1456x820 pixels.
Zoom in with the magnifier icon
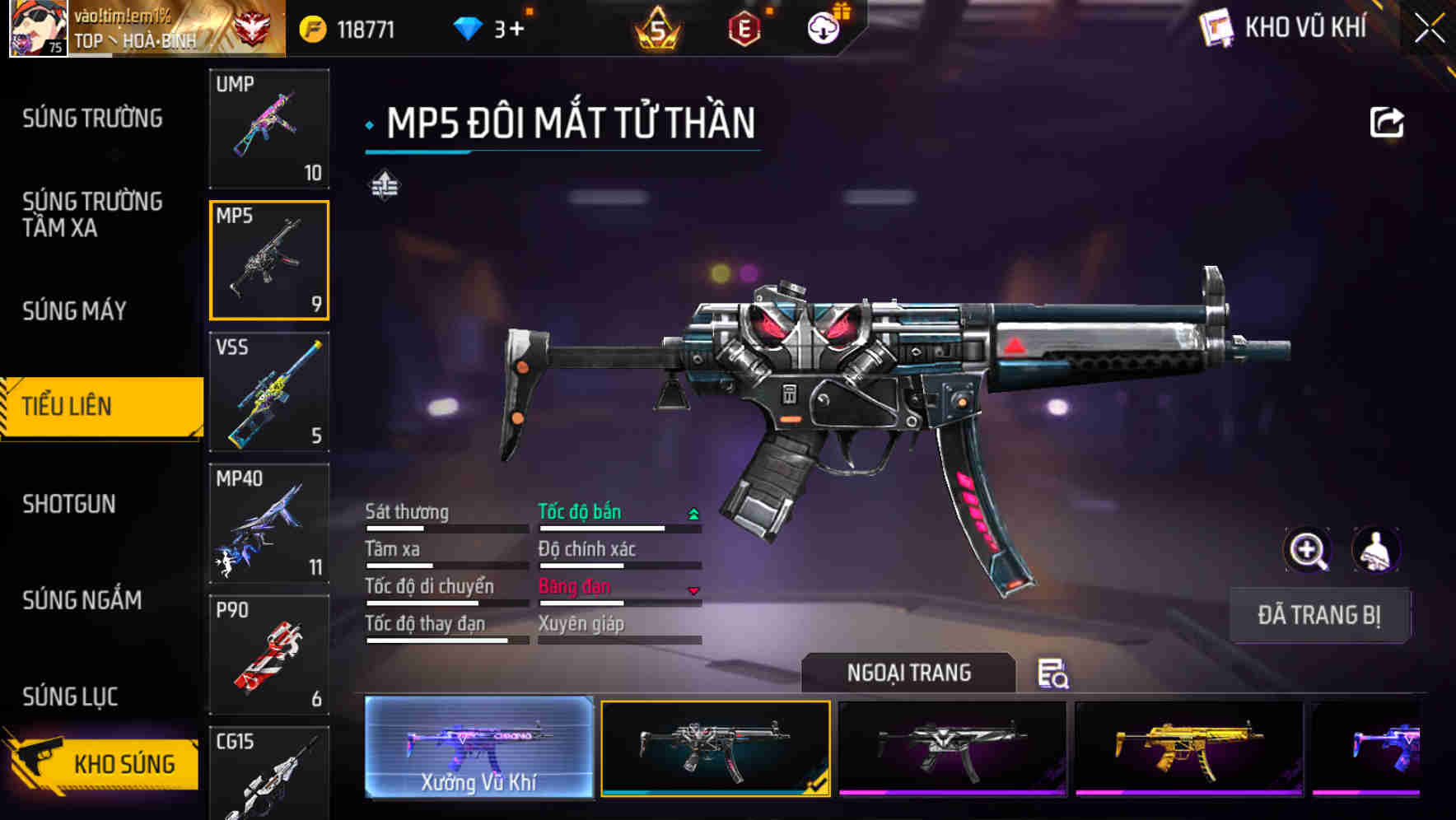pyautogui.click(x=1307, y=550)
